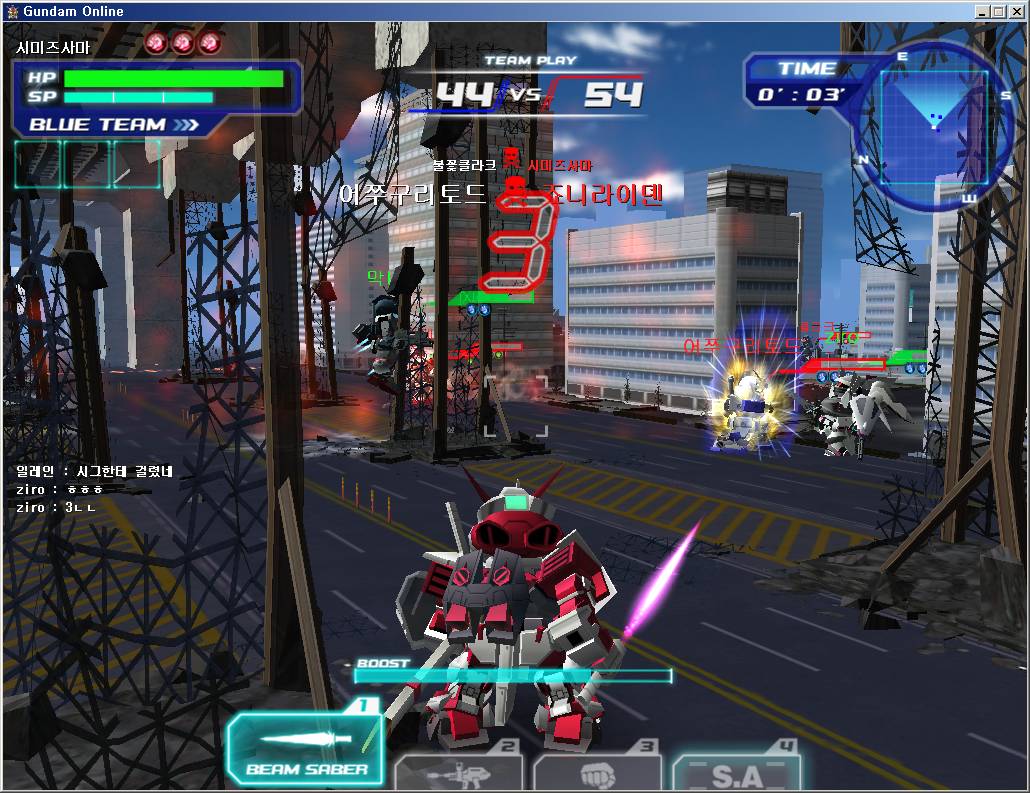Activate the S.A special attack slot

click(x=736, y=773)
